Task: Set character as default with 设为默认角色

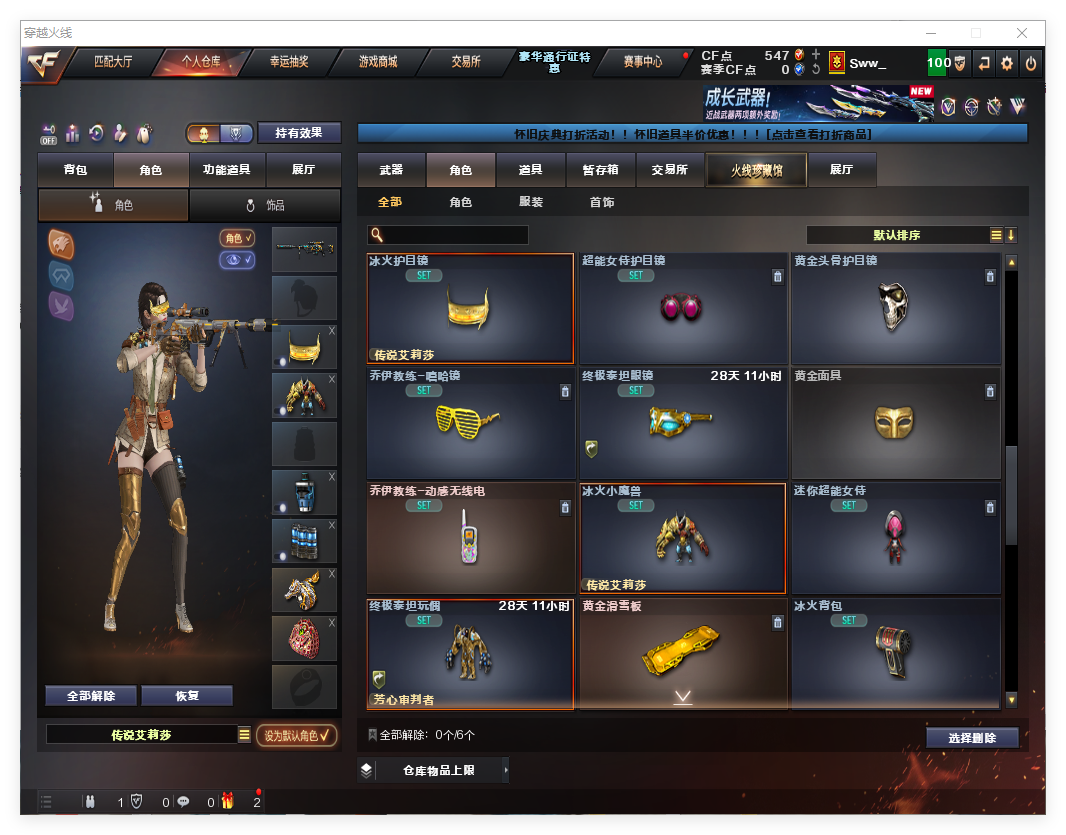Action: (296, 736)
